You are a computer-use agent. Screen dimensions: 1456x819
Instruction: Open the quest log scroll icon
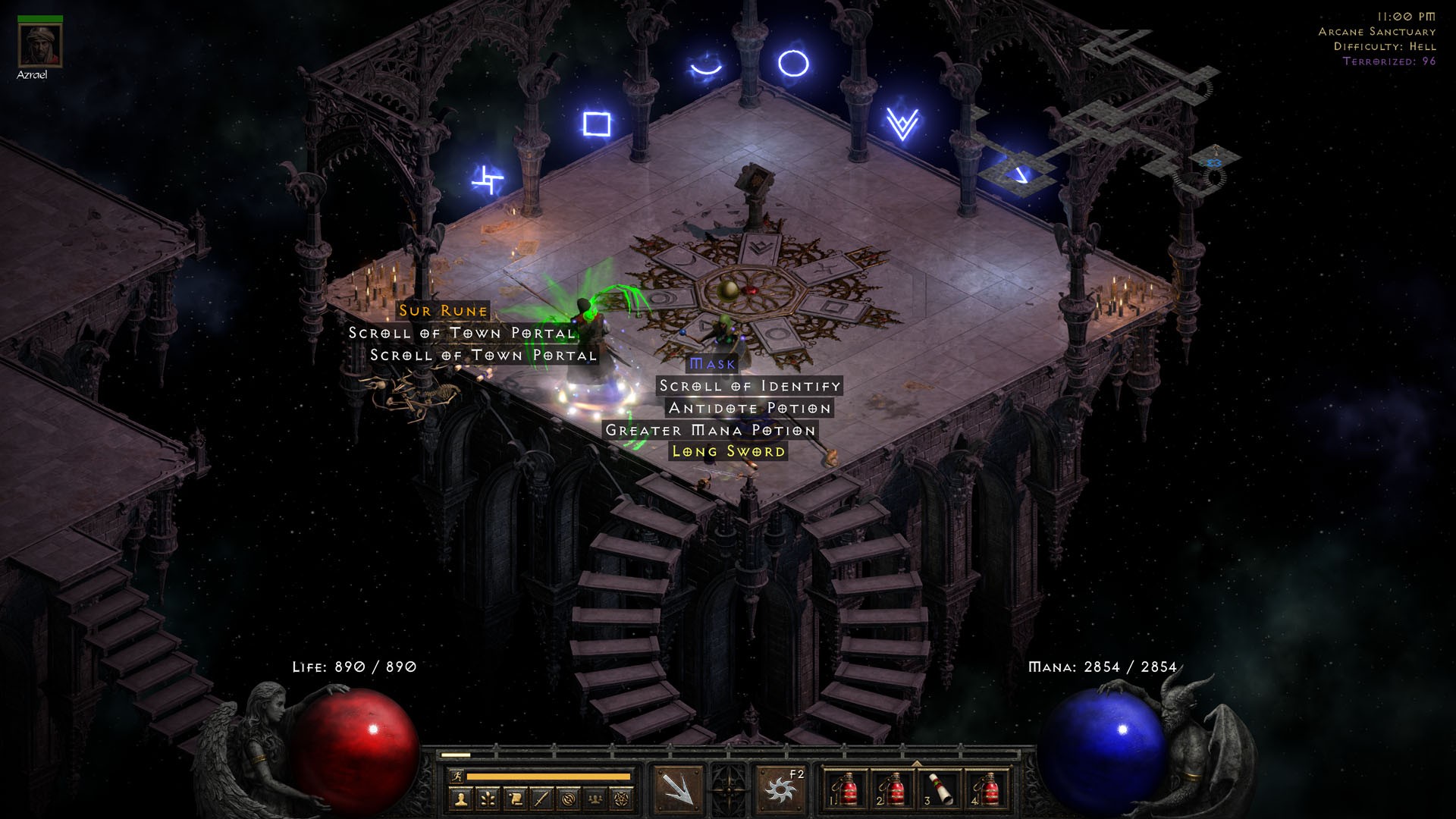(x=516, y=799)
